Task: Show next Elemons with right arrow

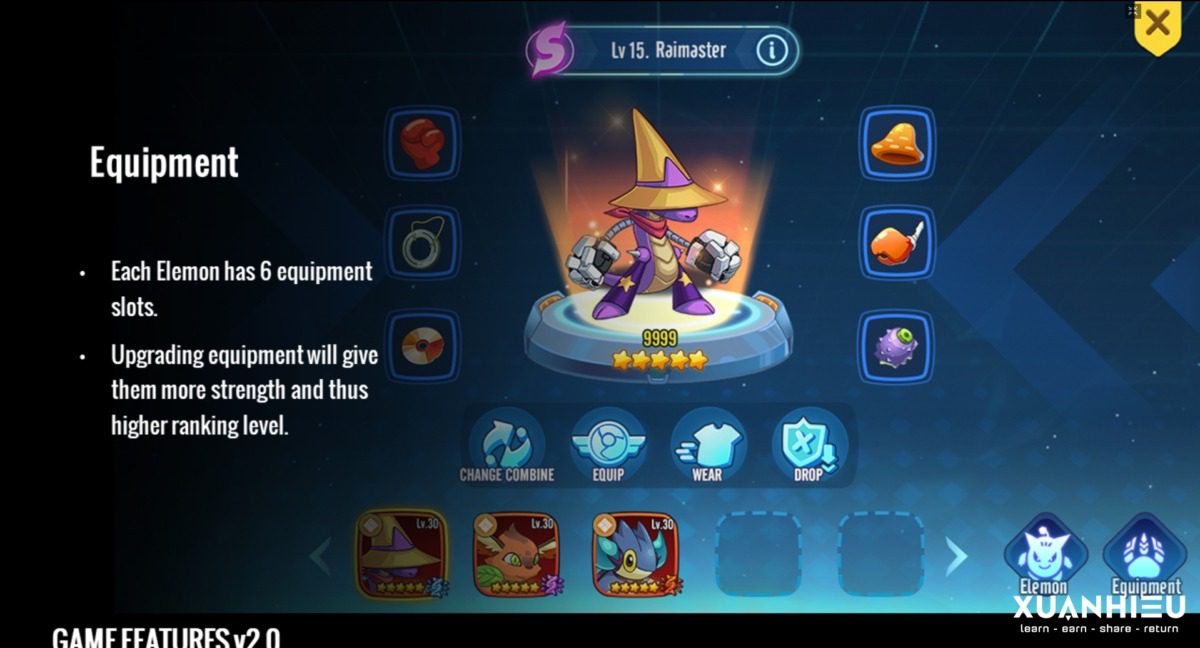Action: coord(956,556)
